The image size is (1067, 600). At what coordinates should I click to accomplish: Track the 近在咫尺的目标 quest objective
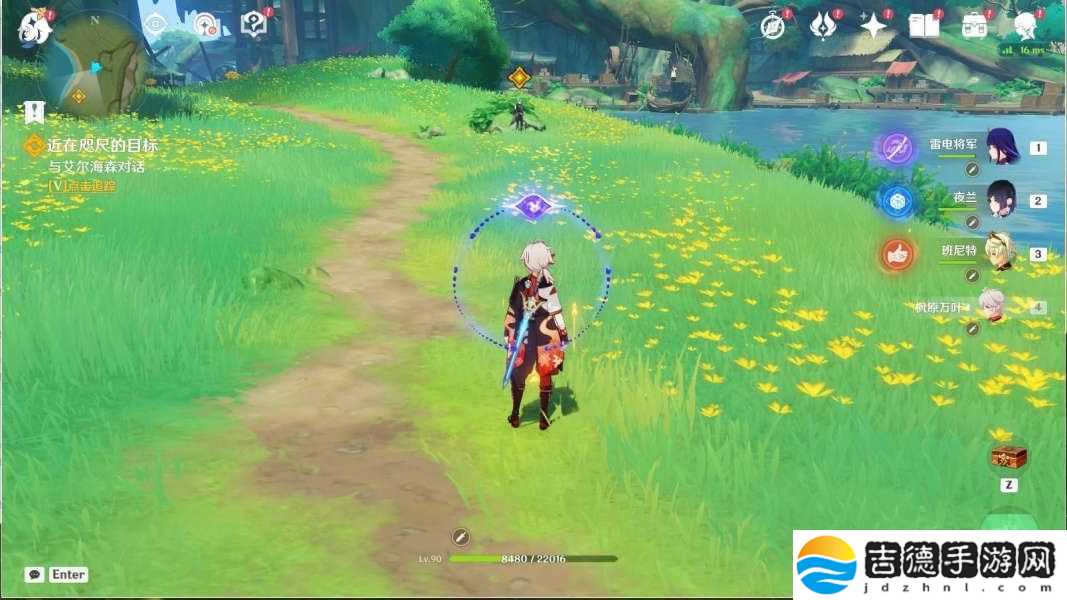point(100,146)
